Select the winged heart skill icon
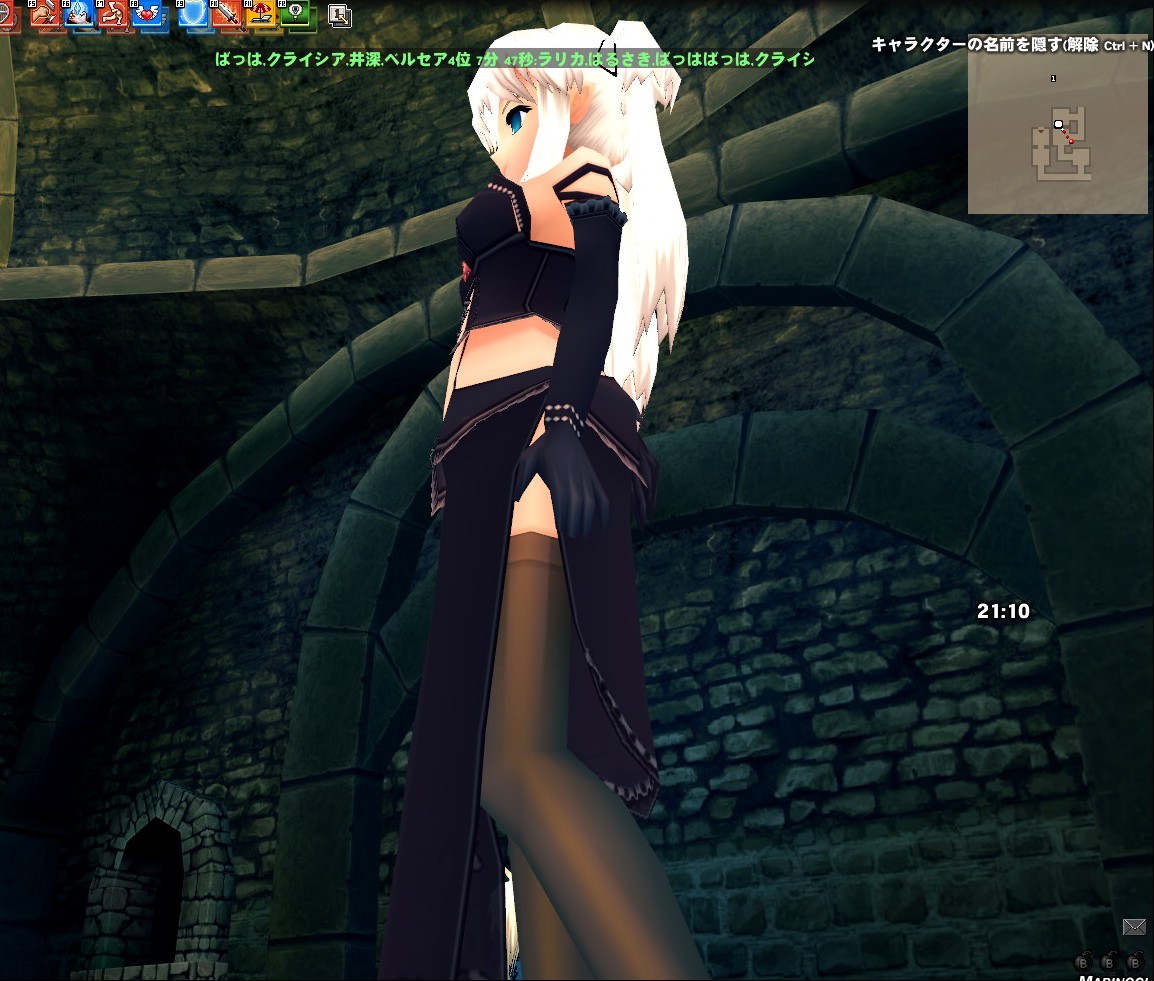This screenshot has height=981, width=1154. pyautogui.click(x=150, y=14)
